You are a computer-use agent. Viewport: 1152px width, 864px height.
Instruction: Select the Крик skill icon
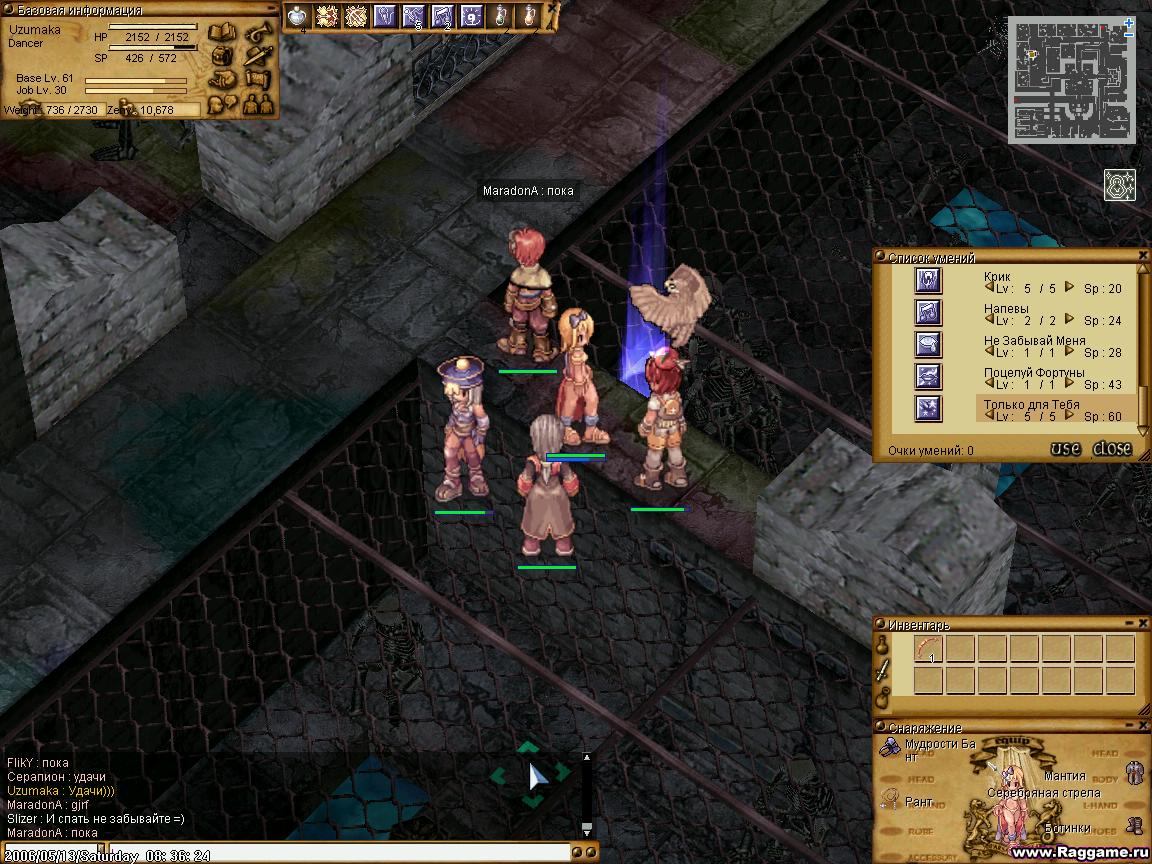click(929, 281)
